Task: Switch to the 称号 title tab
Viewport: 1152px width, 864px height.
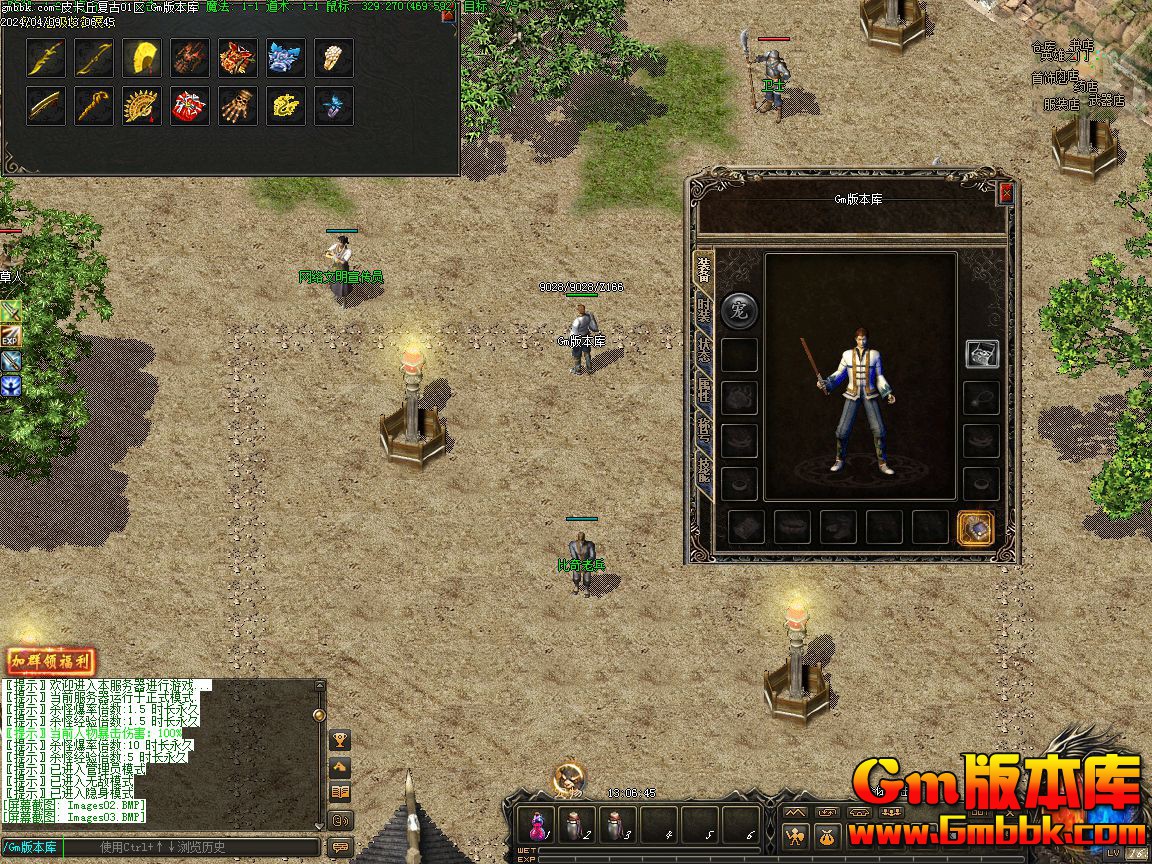Action: (x=704, y=430)
